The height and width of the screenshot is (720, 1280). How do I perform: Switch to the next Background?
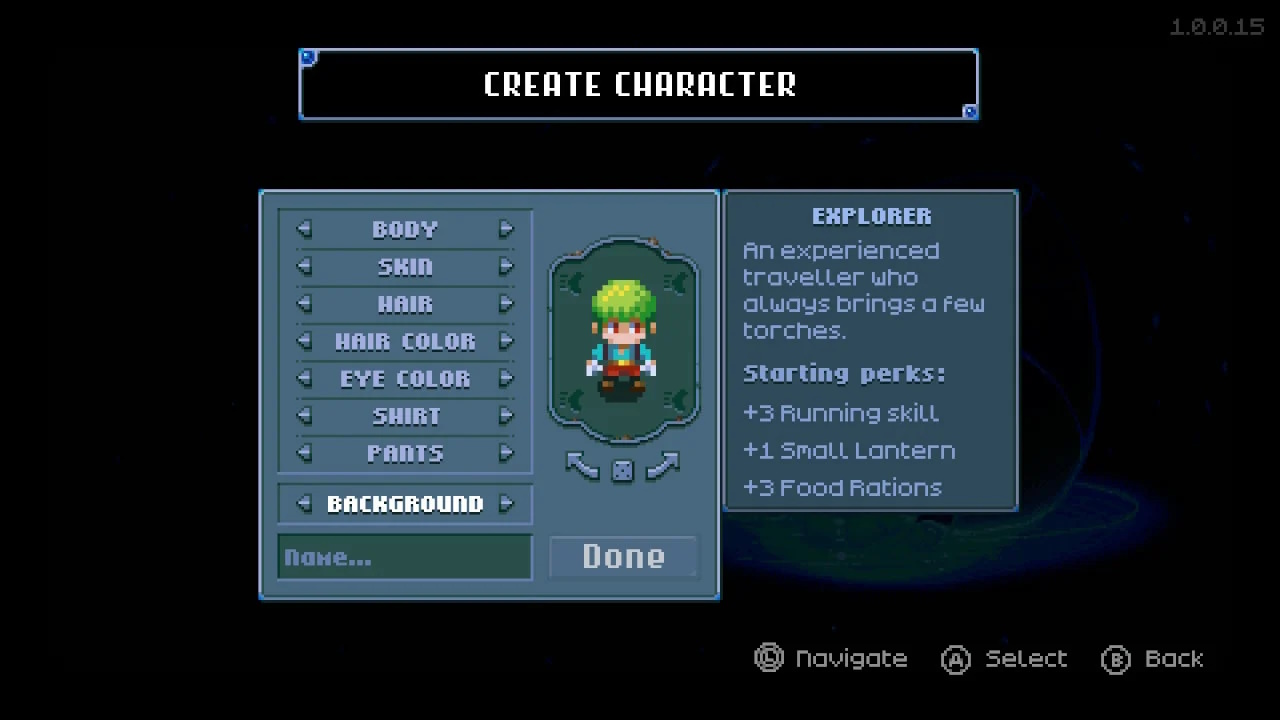click(x=506, y=503)
